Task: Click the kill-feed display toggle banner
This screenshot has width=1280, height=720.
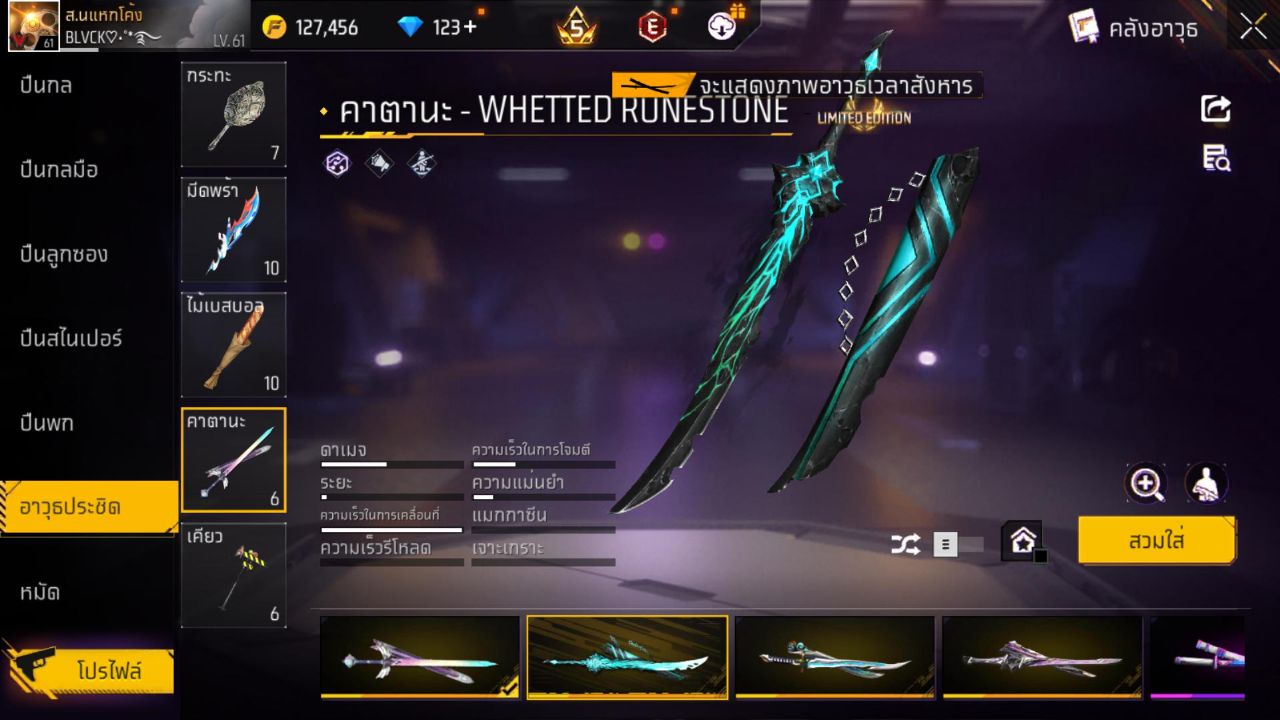Action: [790, 86]
